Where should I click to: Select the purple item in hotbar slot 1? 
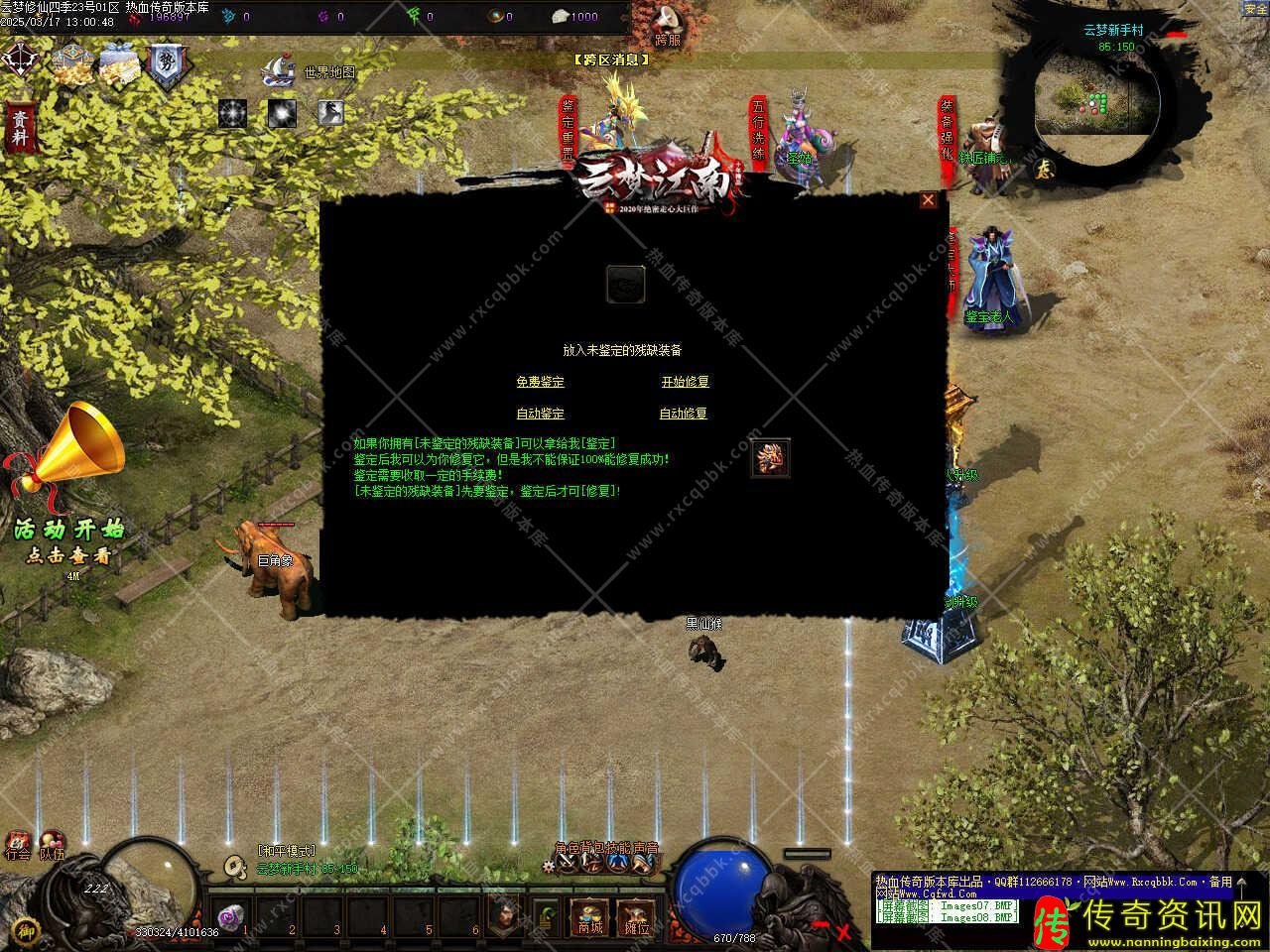[x=233, y=917]
